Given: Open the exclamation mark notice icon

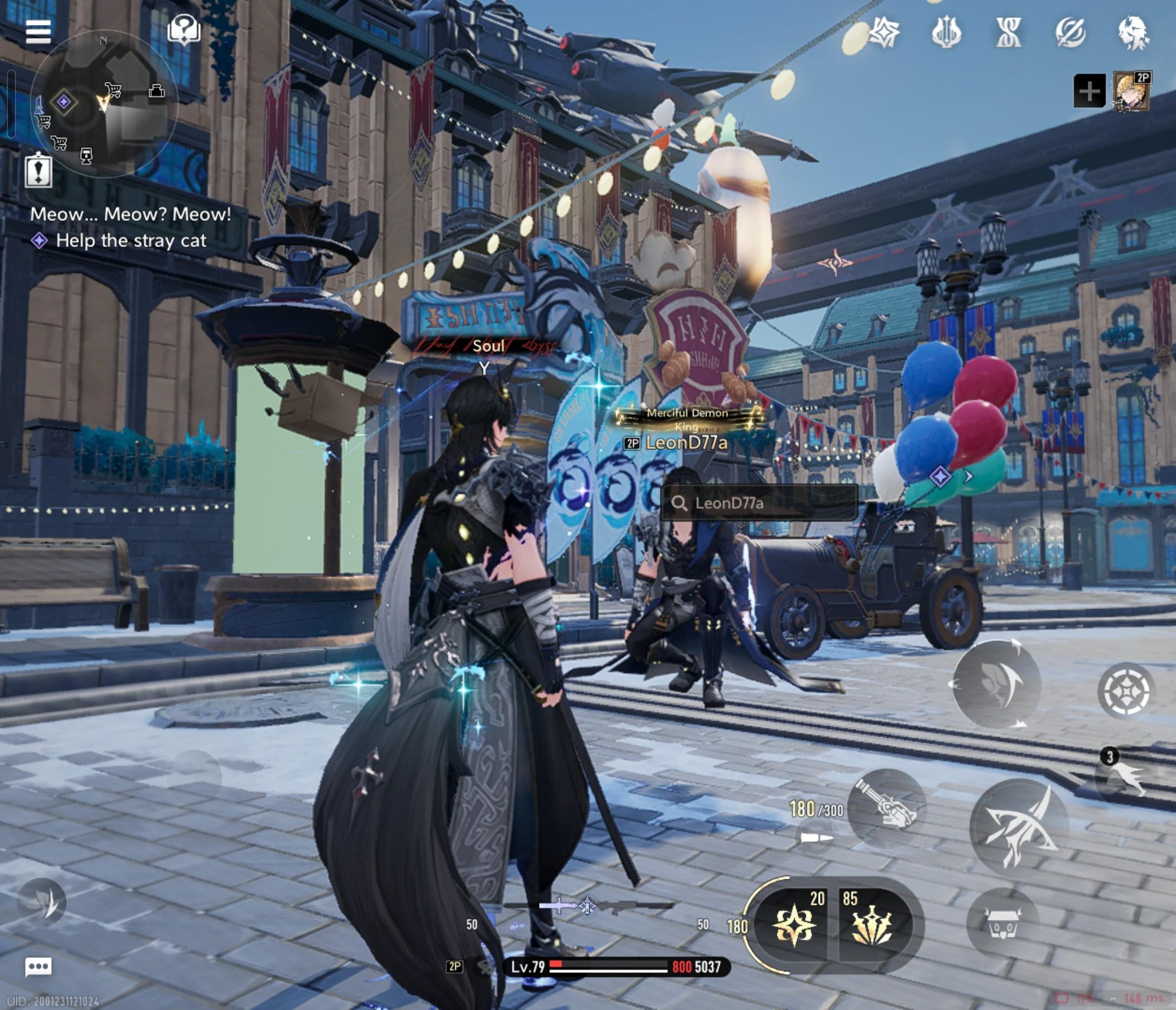Looking at the screenshot, I should (x=38, y=170).
